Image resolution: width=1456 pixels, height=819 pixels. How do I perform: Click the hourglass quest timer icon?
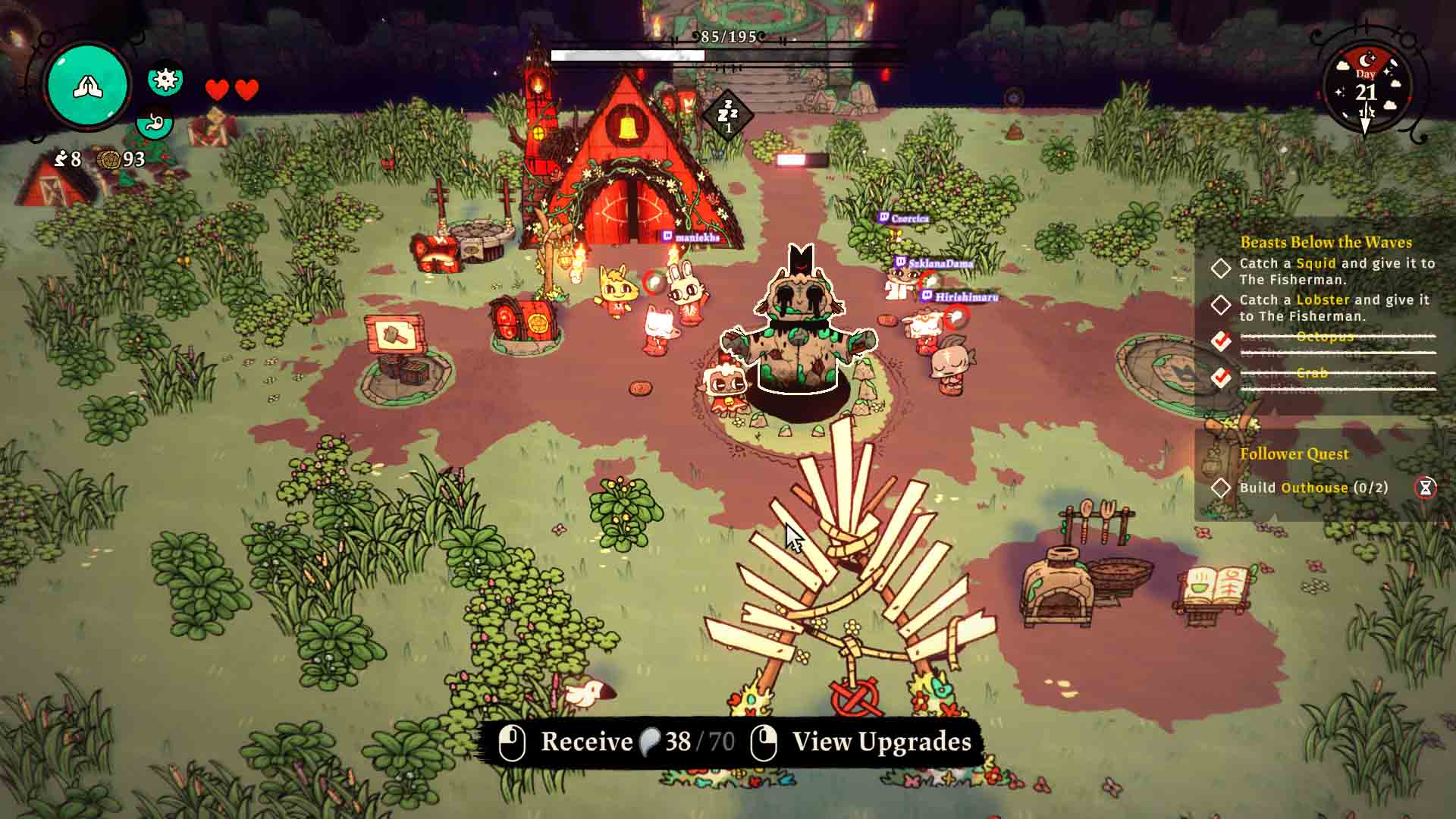[x=1426, y=488]
